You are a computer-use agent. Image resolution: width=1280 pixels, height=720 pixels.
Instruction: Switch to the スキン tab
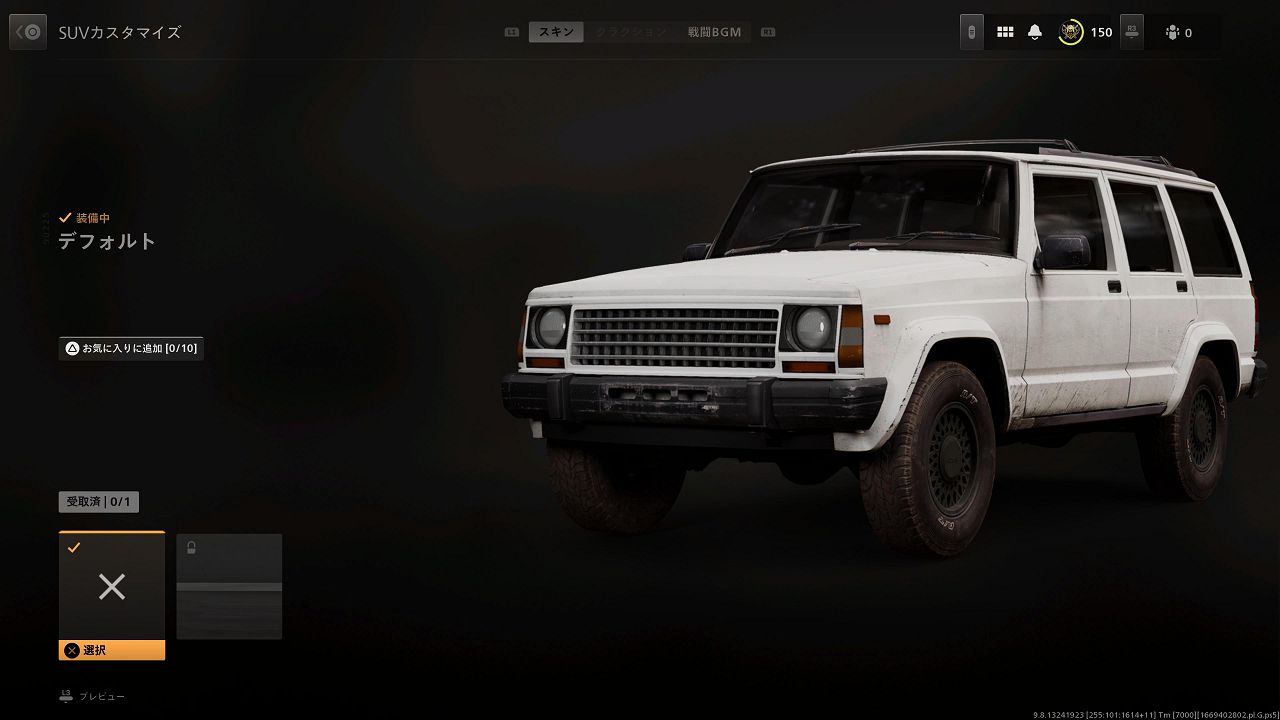tap(556, 32)
